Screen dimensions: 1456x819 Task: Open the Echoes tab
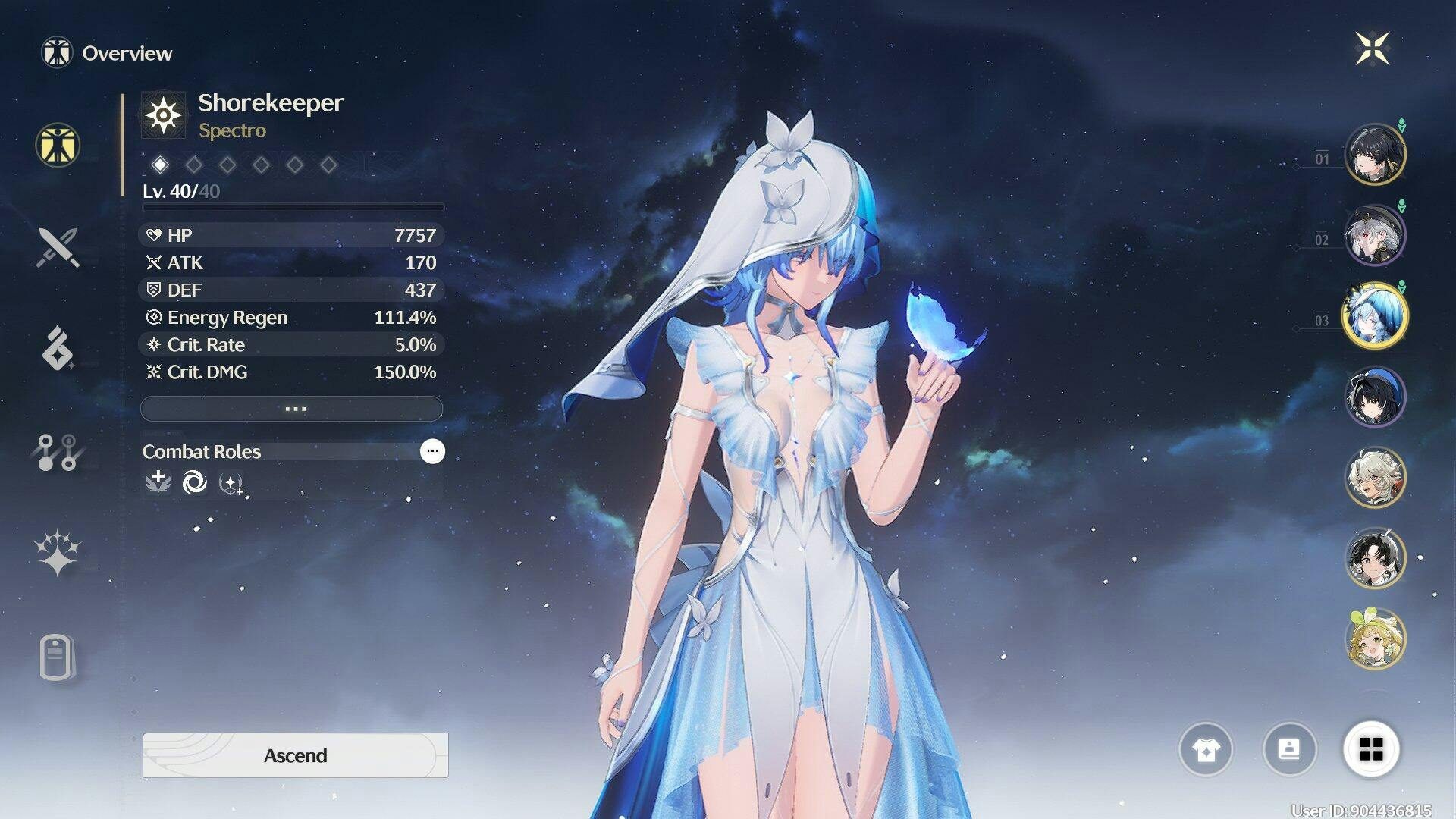(58, 348)
